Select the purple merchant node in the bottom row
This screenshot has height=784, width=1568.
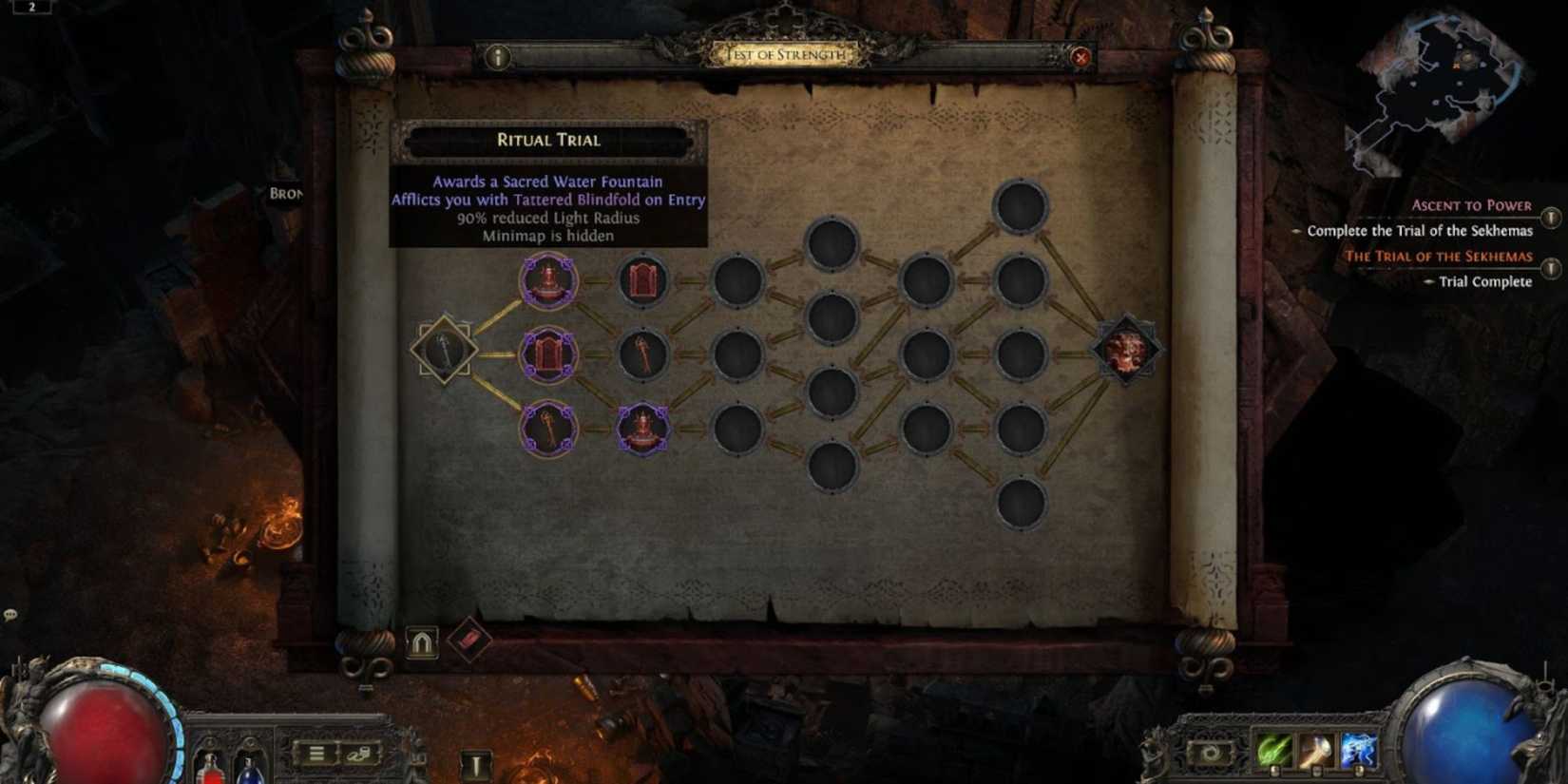(x=641, y=427)
